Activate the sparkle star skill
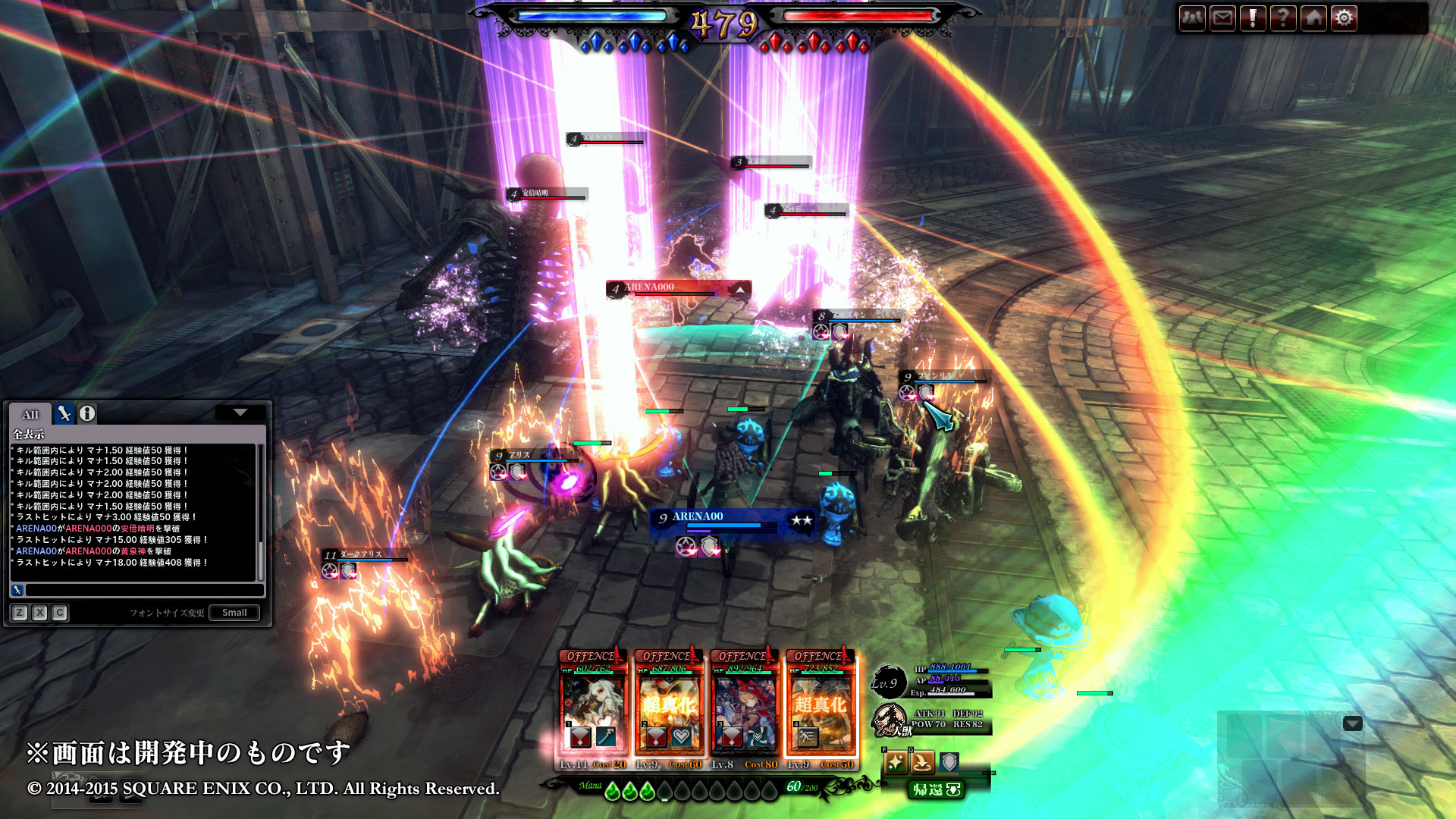Screen dimensions: 1456x819 coord(895,762)
